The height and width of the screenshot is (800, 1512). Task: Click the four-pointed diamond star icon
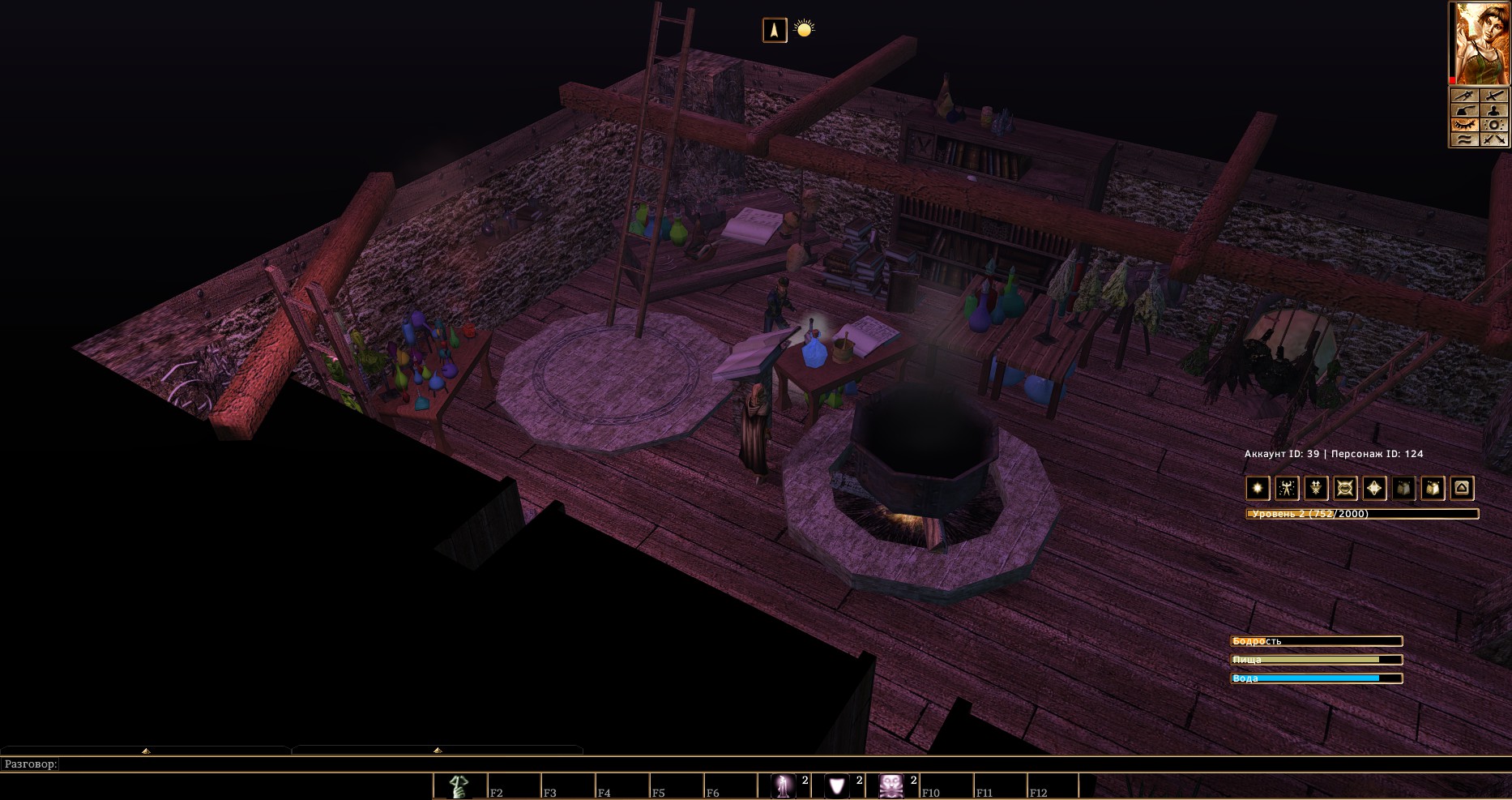[1374, 488]
